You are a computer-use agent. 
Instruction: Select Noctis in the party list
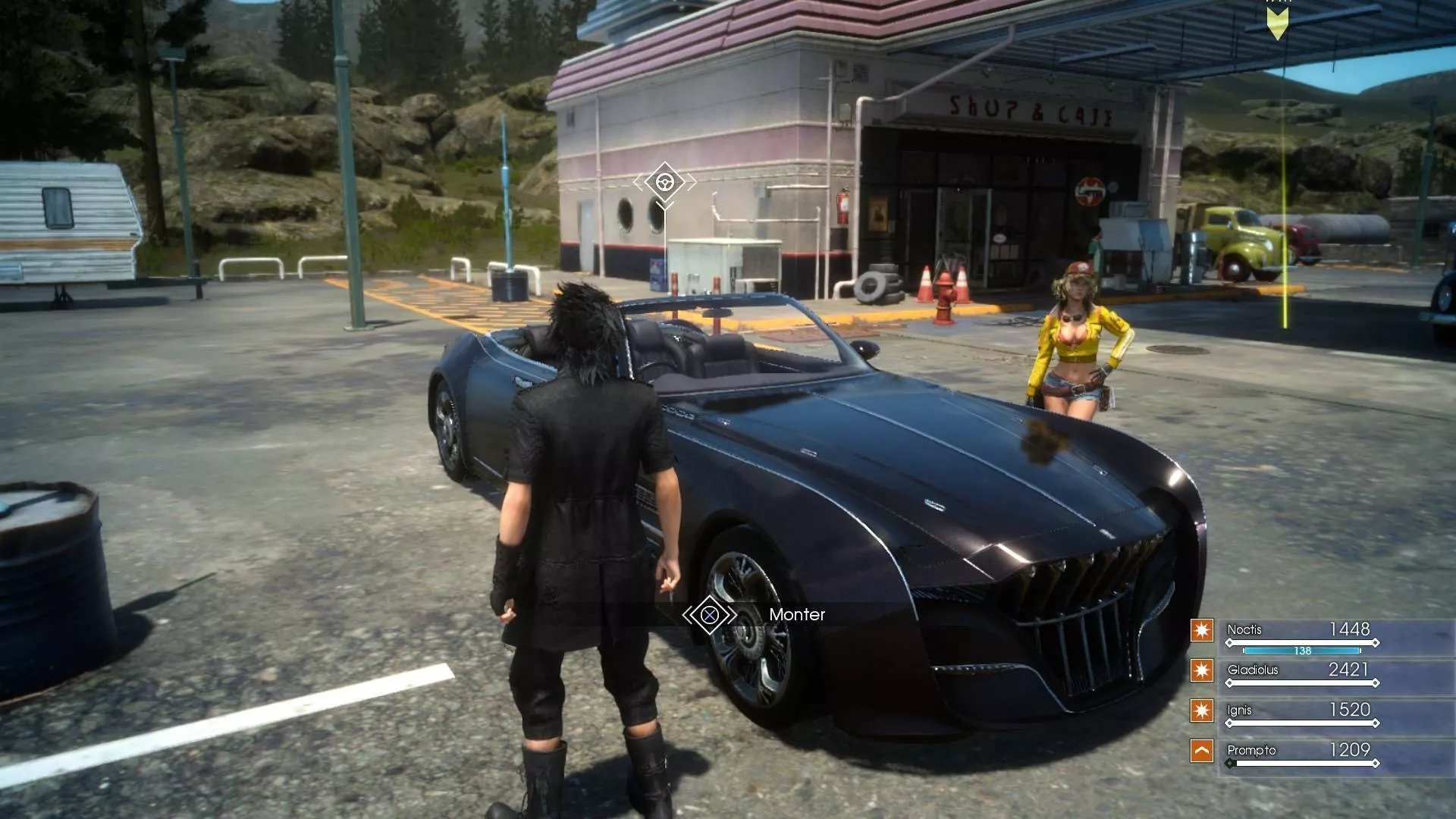[1244, 629]
